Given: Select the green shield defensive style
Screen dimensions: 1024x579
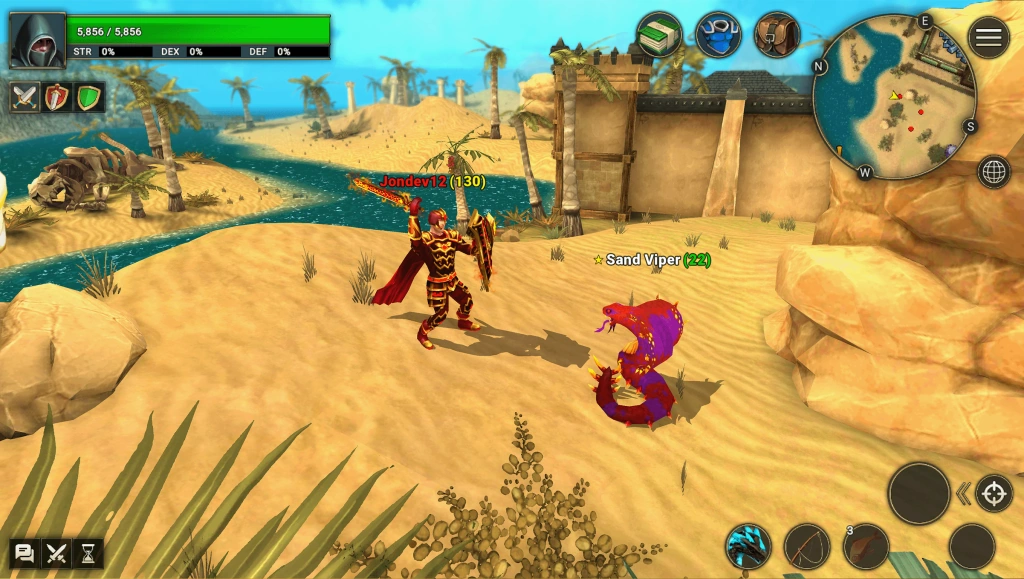Looking at the screenshot, I should [x=89, y=97].
